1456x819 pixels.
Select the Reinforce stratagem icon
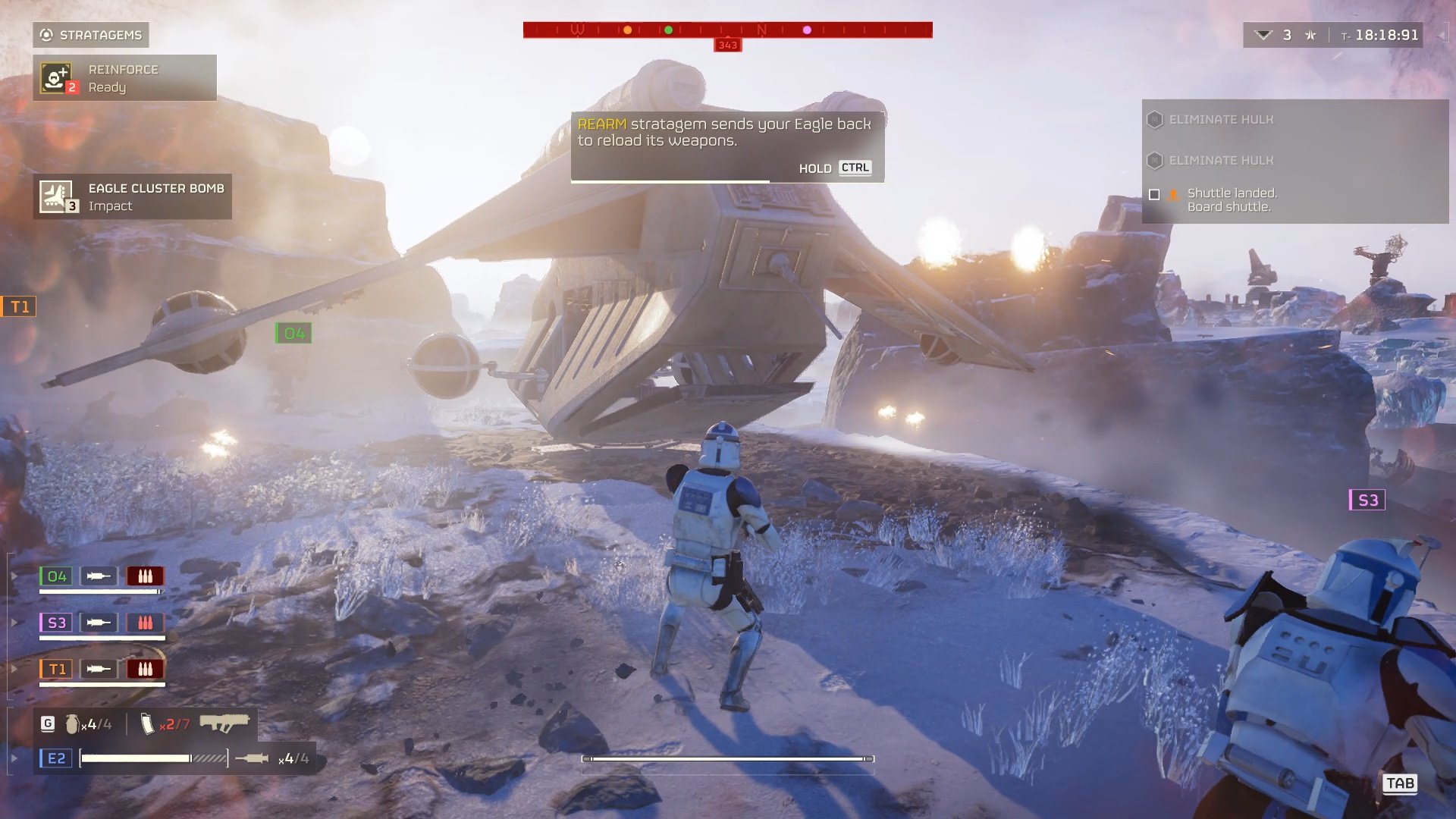click(x=57, y=77)
